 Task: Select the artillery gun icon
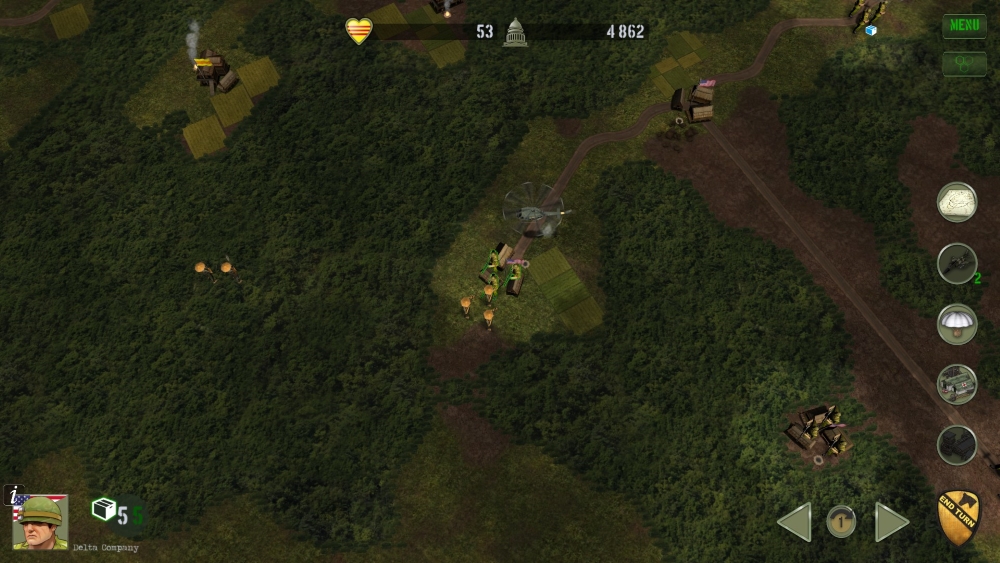(x=957, y=263)
